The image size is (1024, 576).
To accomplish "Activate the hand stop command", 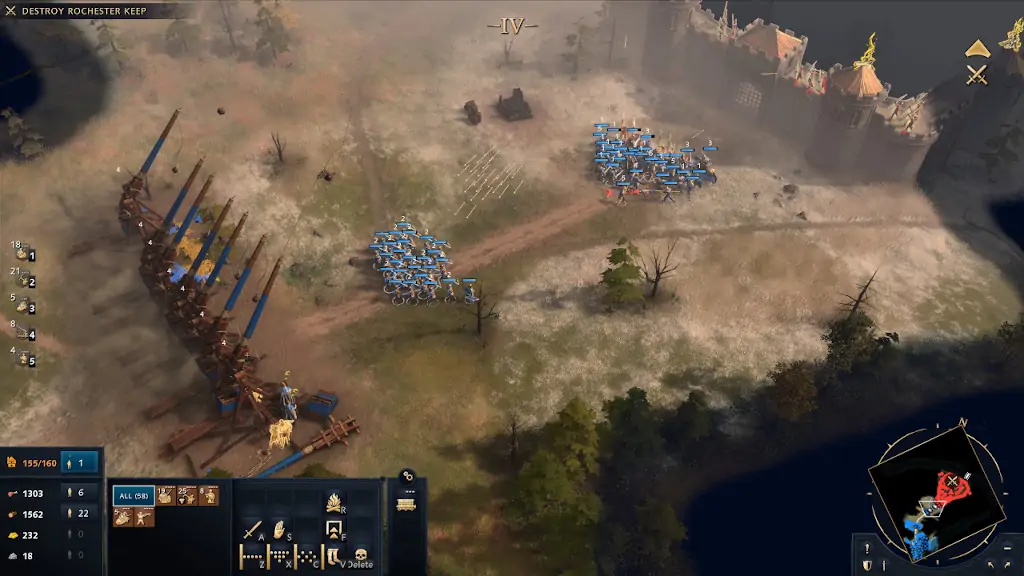I will click(x=280, y=530).
